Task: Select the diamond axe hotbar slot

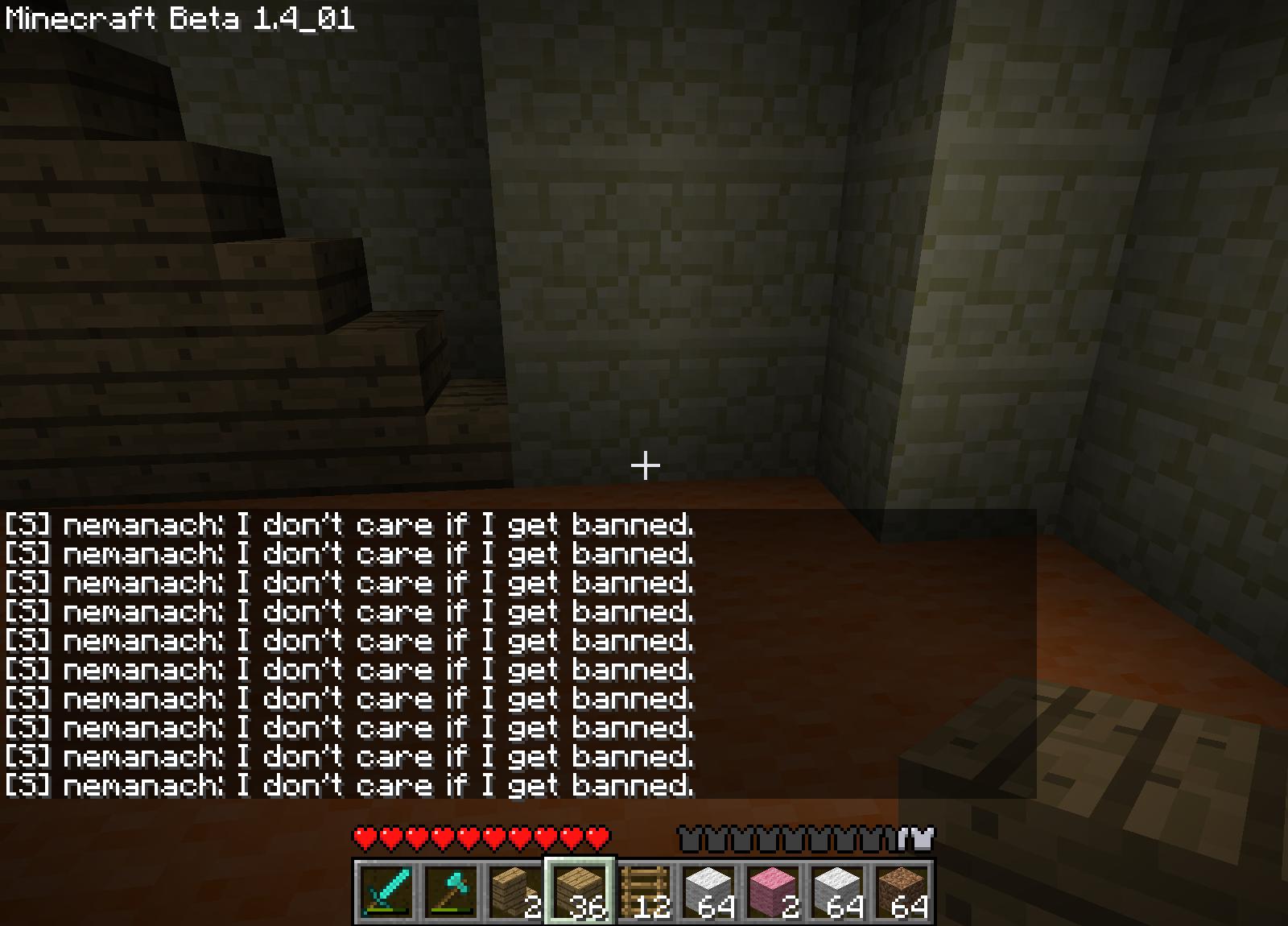Action: click(451, 891)
